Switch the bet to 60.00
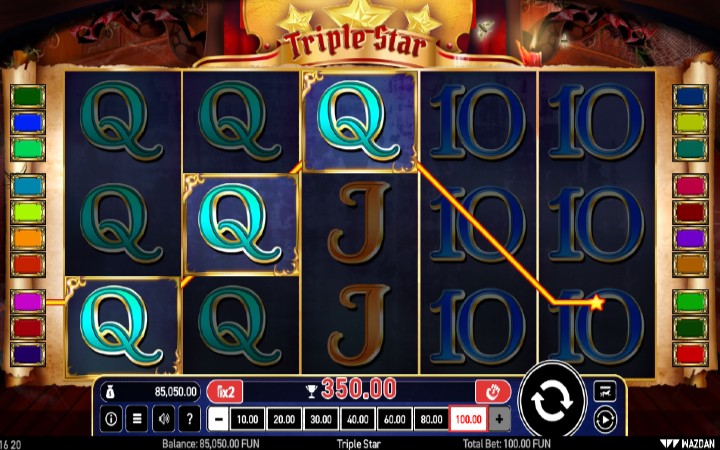 pyautogui.click(x=393, y=419)
